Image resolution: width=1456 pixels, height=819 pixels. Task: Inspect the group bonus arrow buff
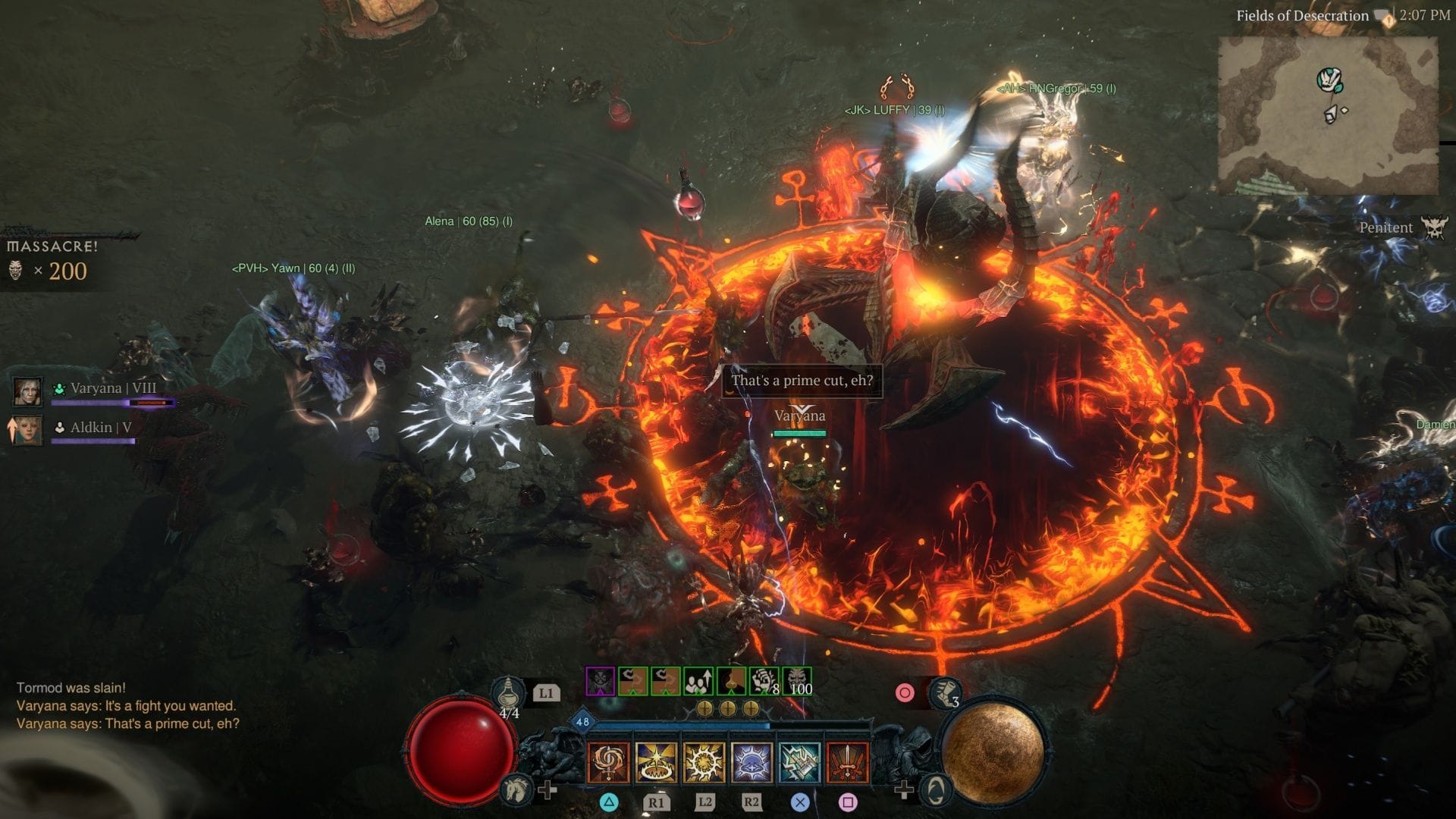698,681
